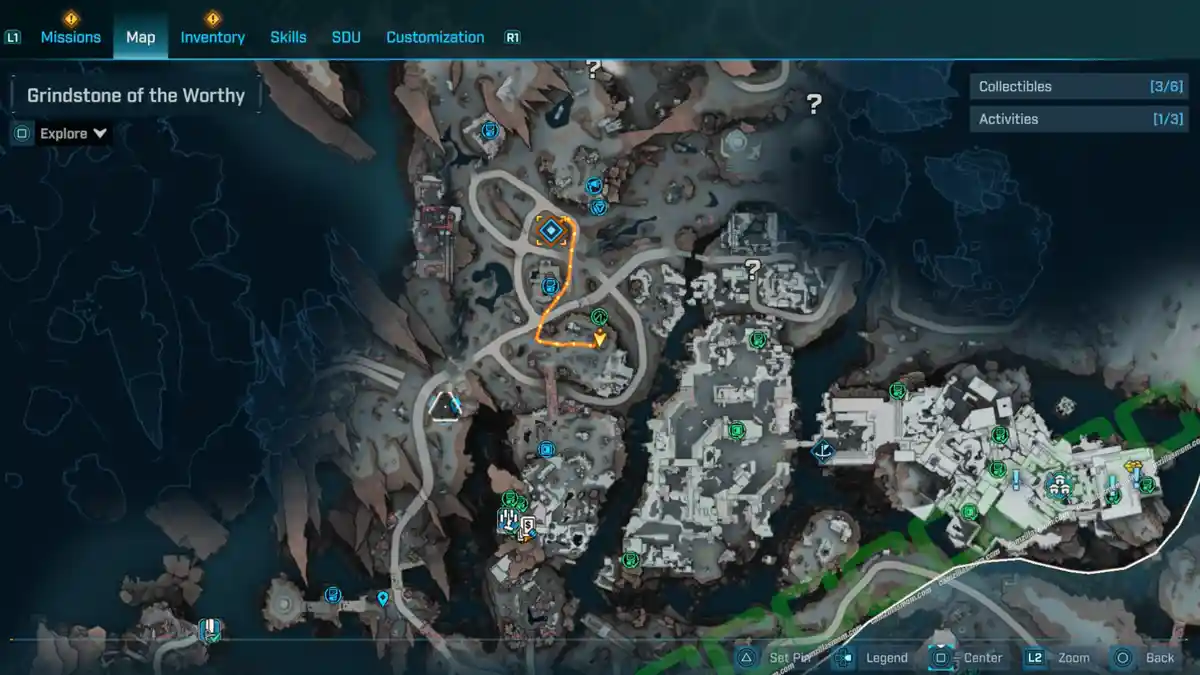Image resolution: width=1200 pixels, height=675 pixels.
Task: Select the Map tab
Action: coord(140,37)
